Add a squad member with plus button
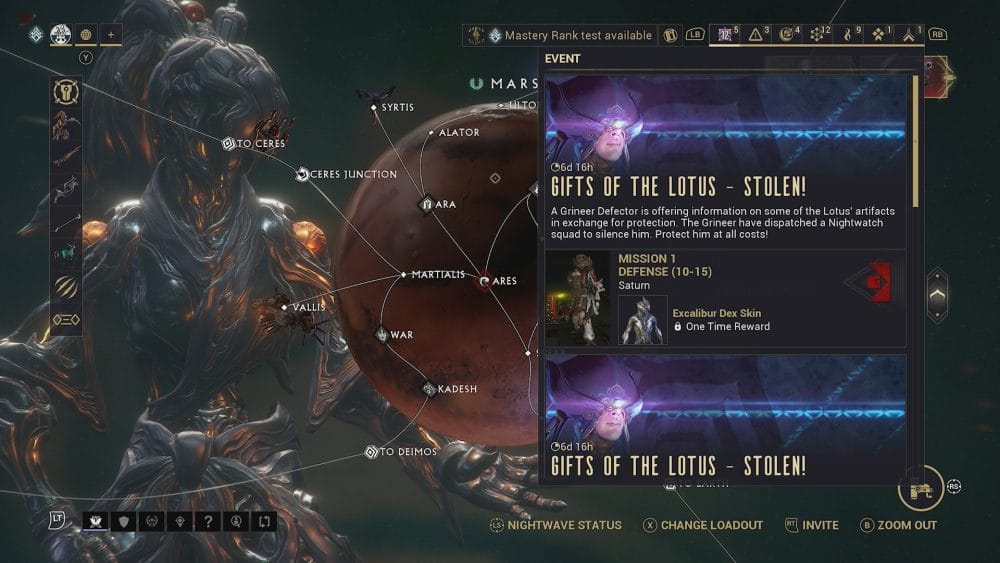This screenshot has width=1000, height=563. click(111, 34)
